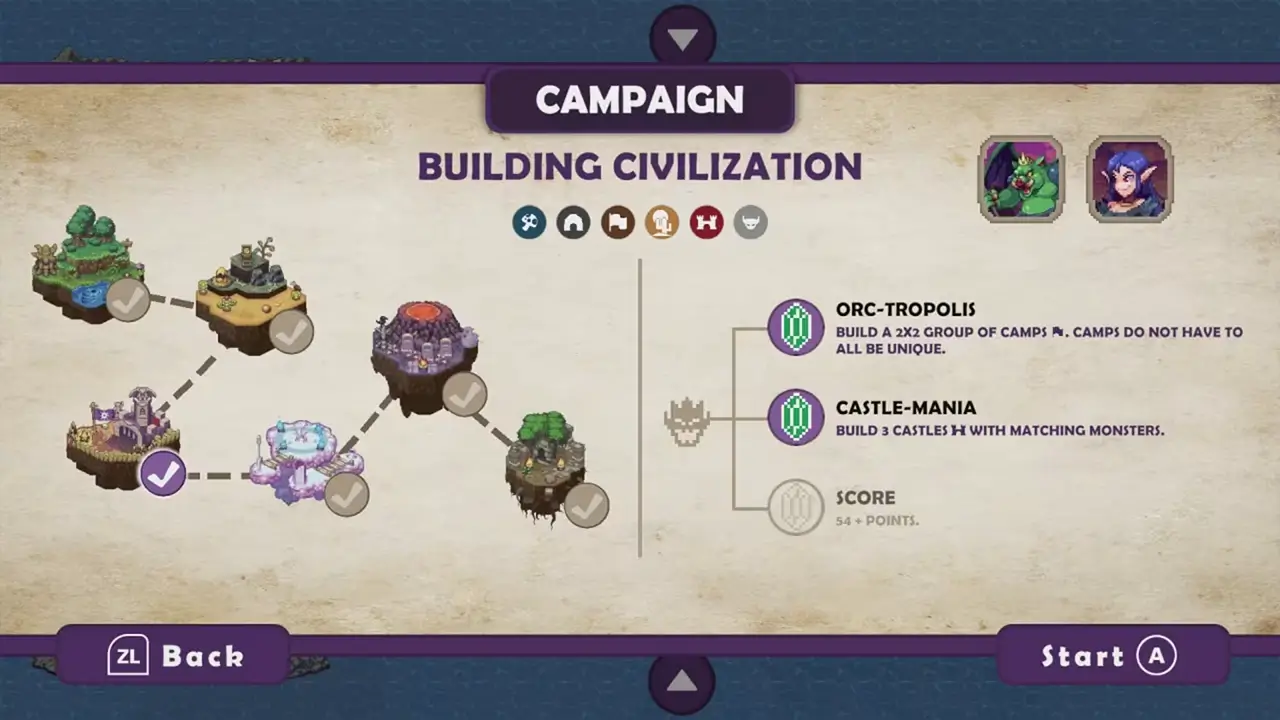
Task: Select the brown flag camp icon
Action: click(617, 222)
